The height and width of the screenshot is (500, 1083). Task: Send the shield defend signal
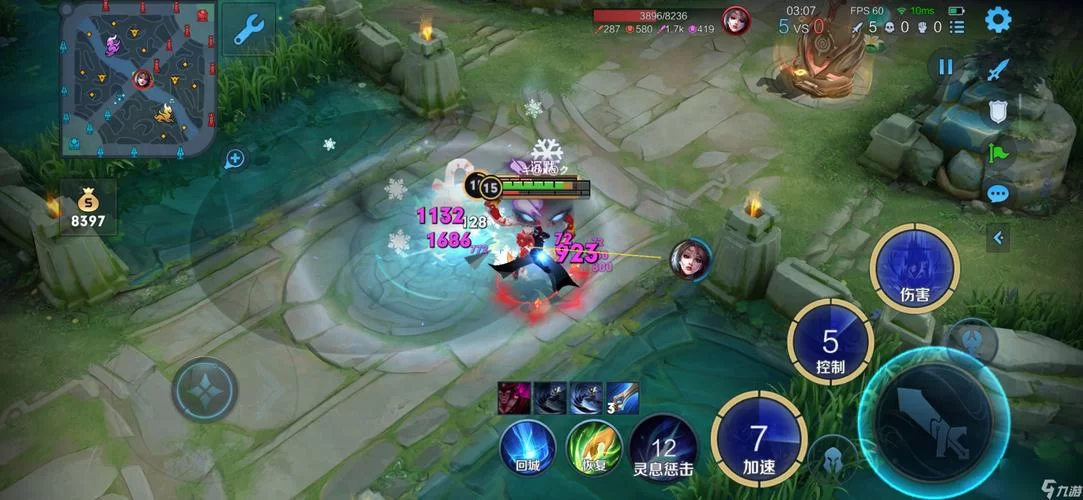tap(997, 111)
